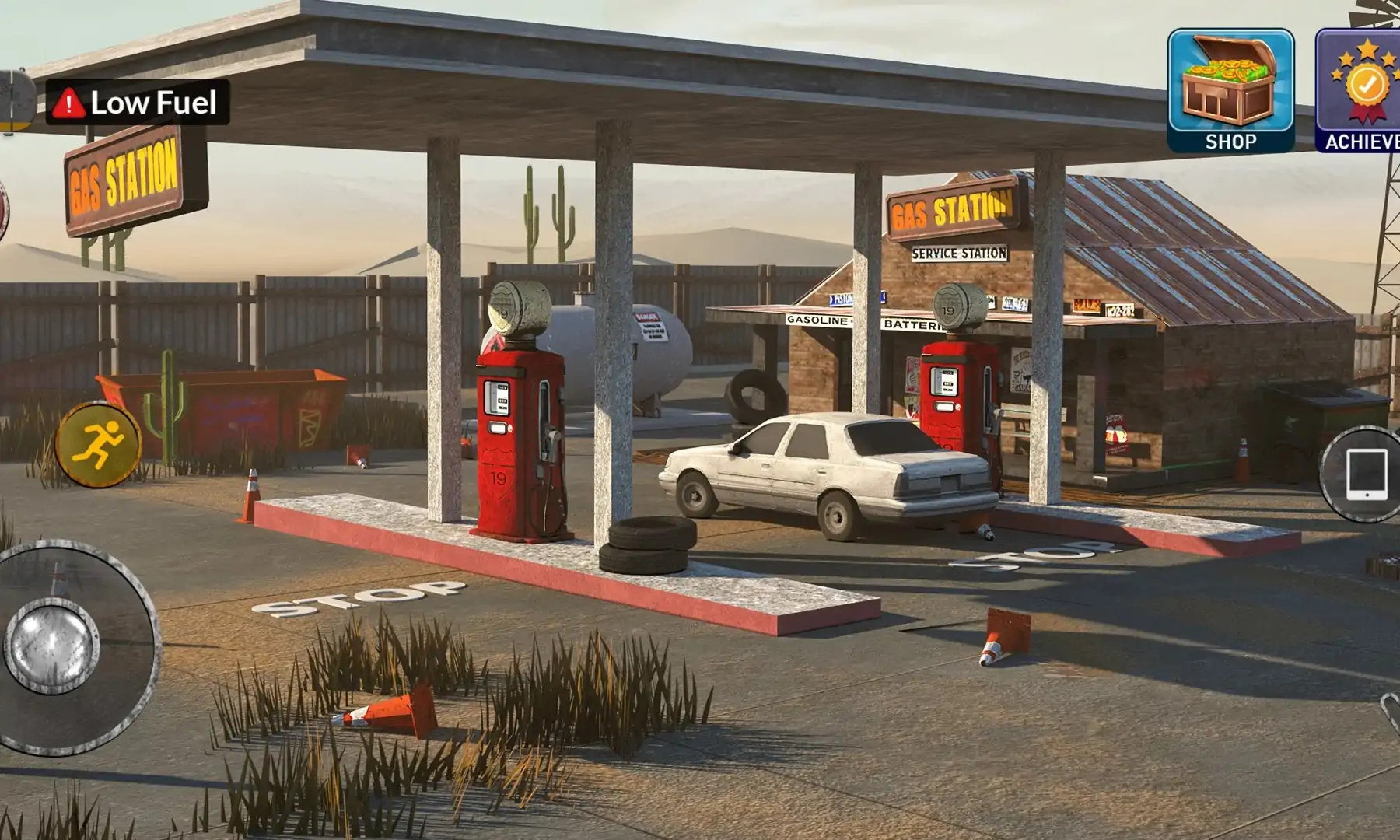
Task: Tap the yellow running man sprint button
Action: click(98, 444)
